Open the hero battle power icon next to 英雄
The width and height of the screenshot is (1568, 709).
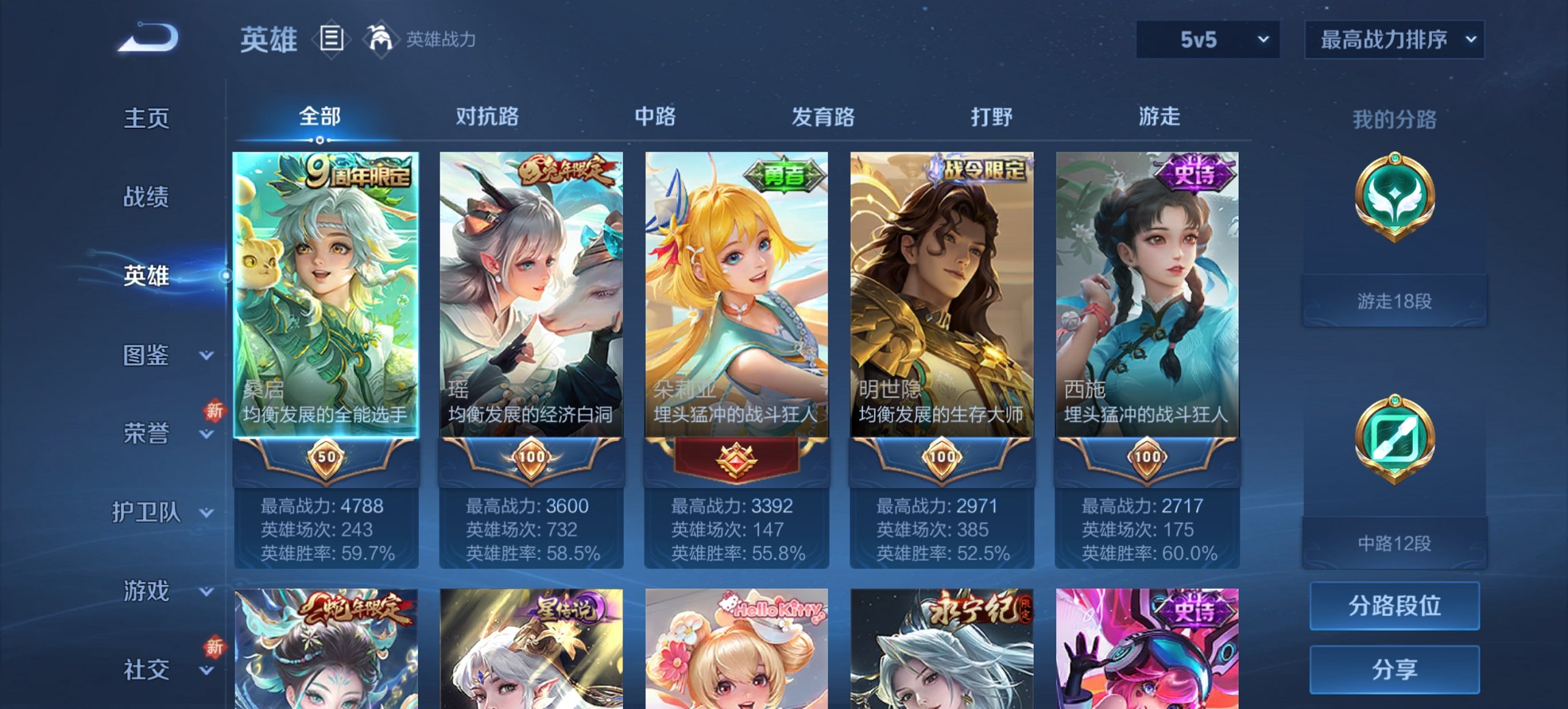tap(381, 39)
